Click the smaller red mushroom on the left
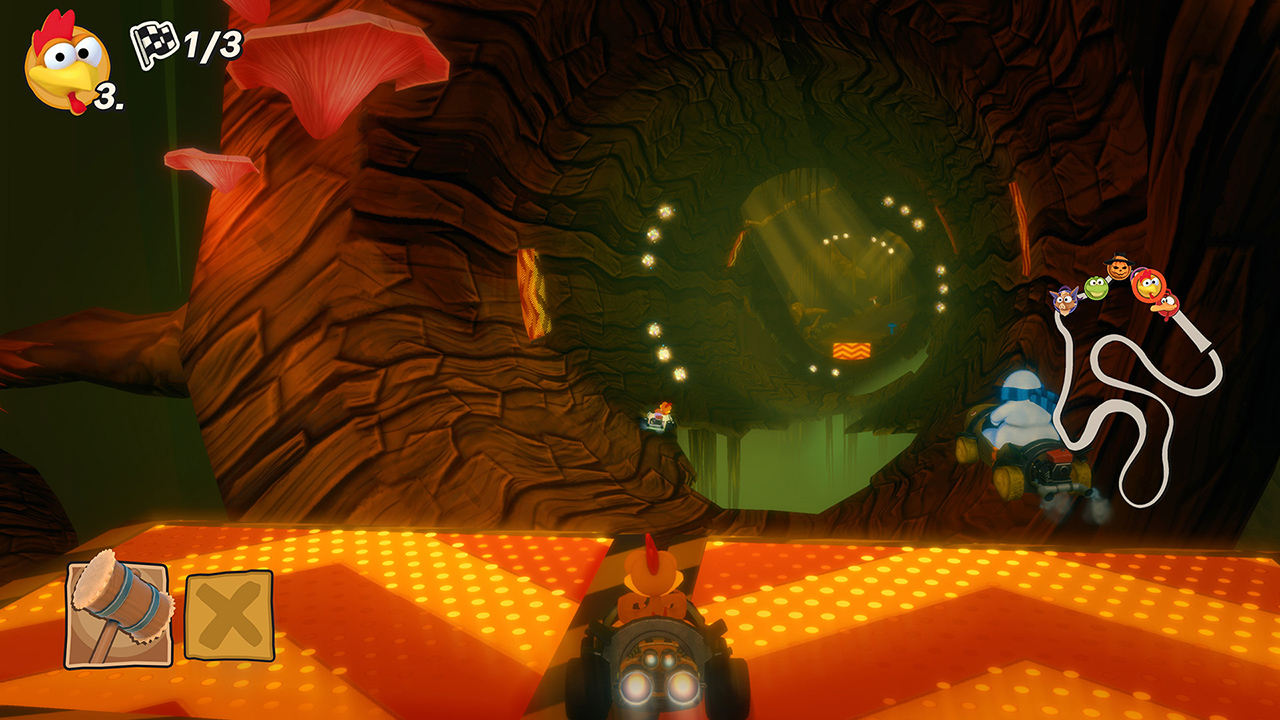The height and width of the screenshot is (720, 1280). click(210, 163)
